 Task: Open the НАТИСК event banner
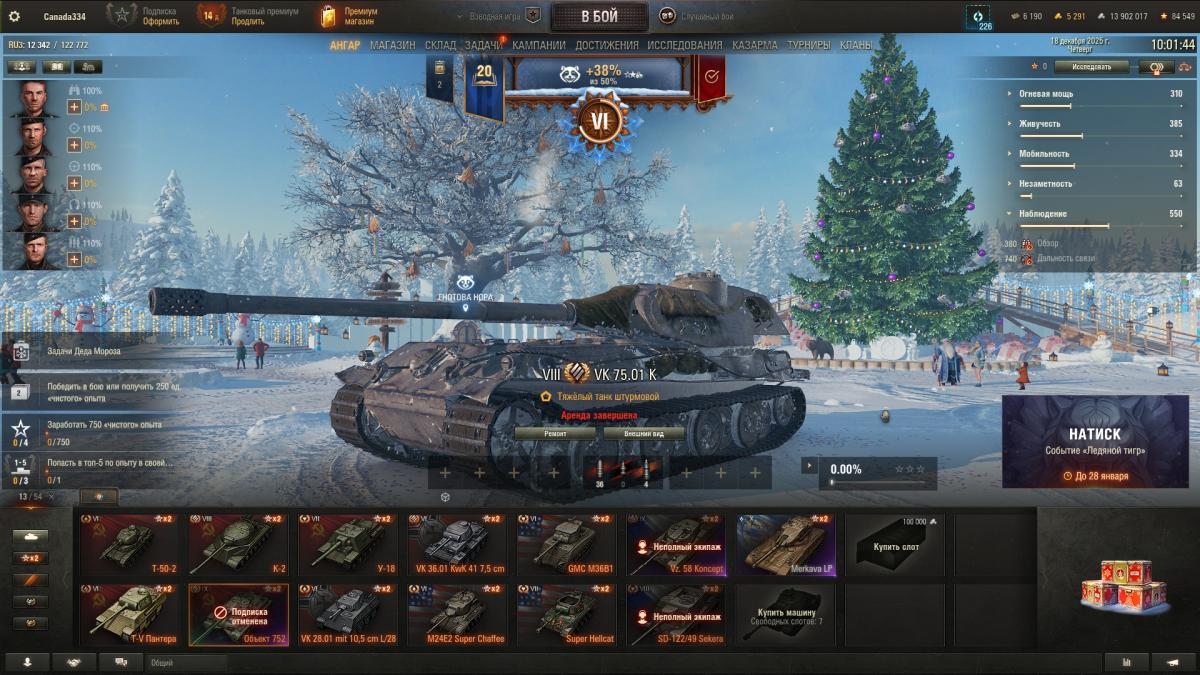click(x=1094, y=442)
